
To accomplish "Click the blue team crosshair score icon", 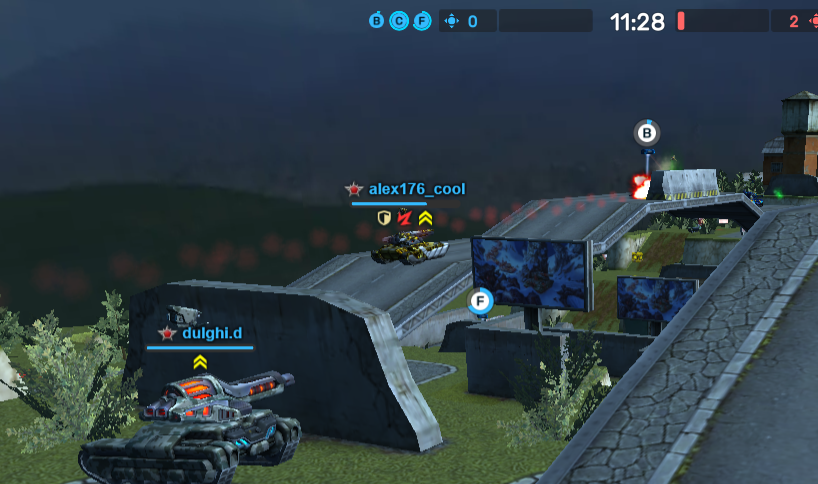I will pyautogui.click(x=451, y=21).
